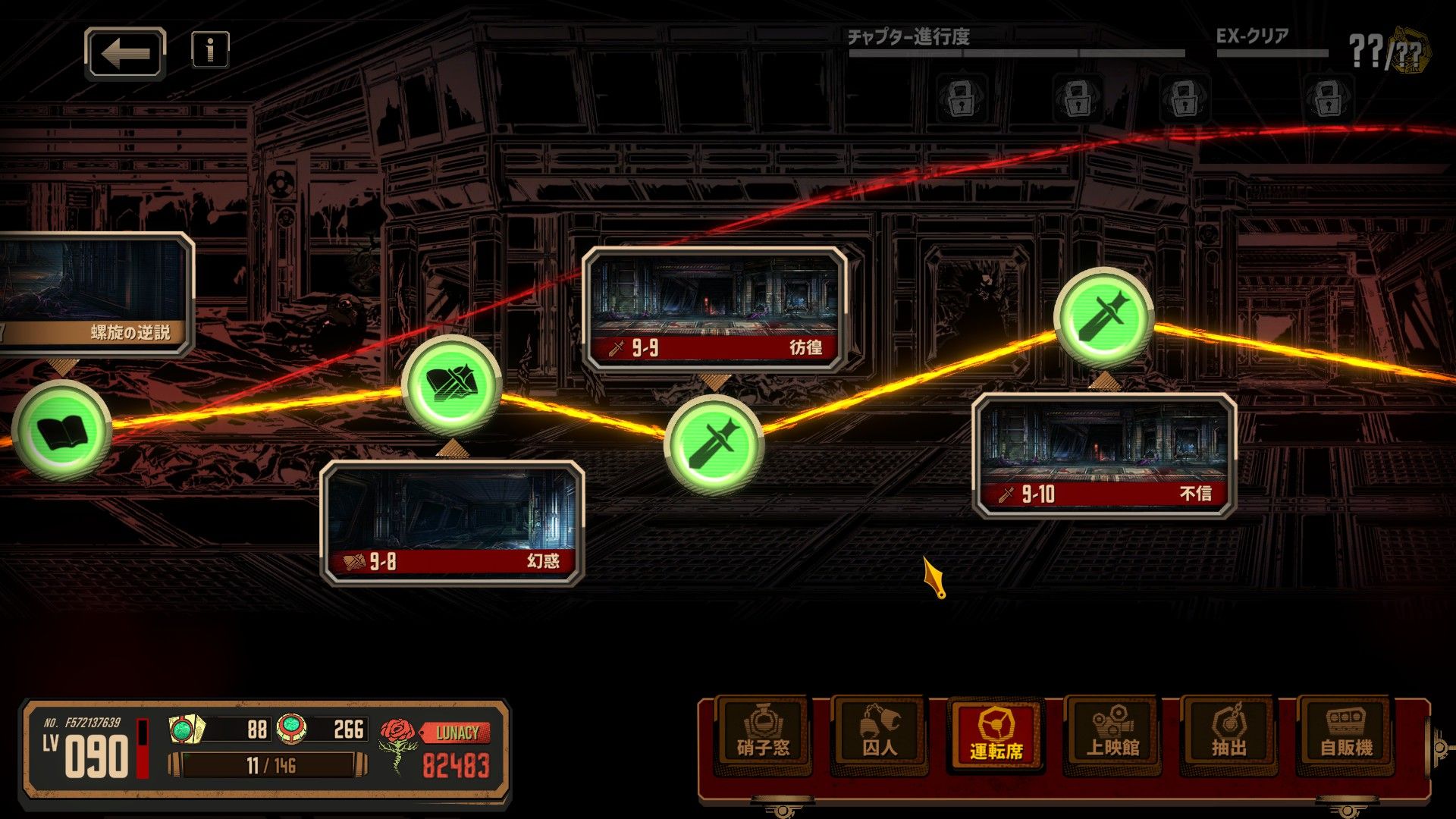Select the sword node below stage 9-9
This screenshot has height=819, width=1456.
click(x=714, y=444)
